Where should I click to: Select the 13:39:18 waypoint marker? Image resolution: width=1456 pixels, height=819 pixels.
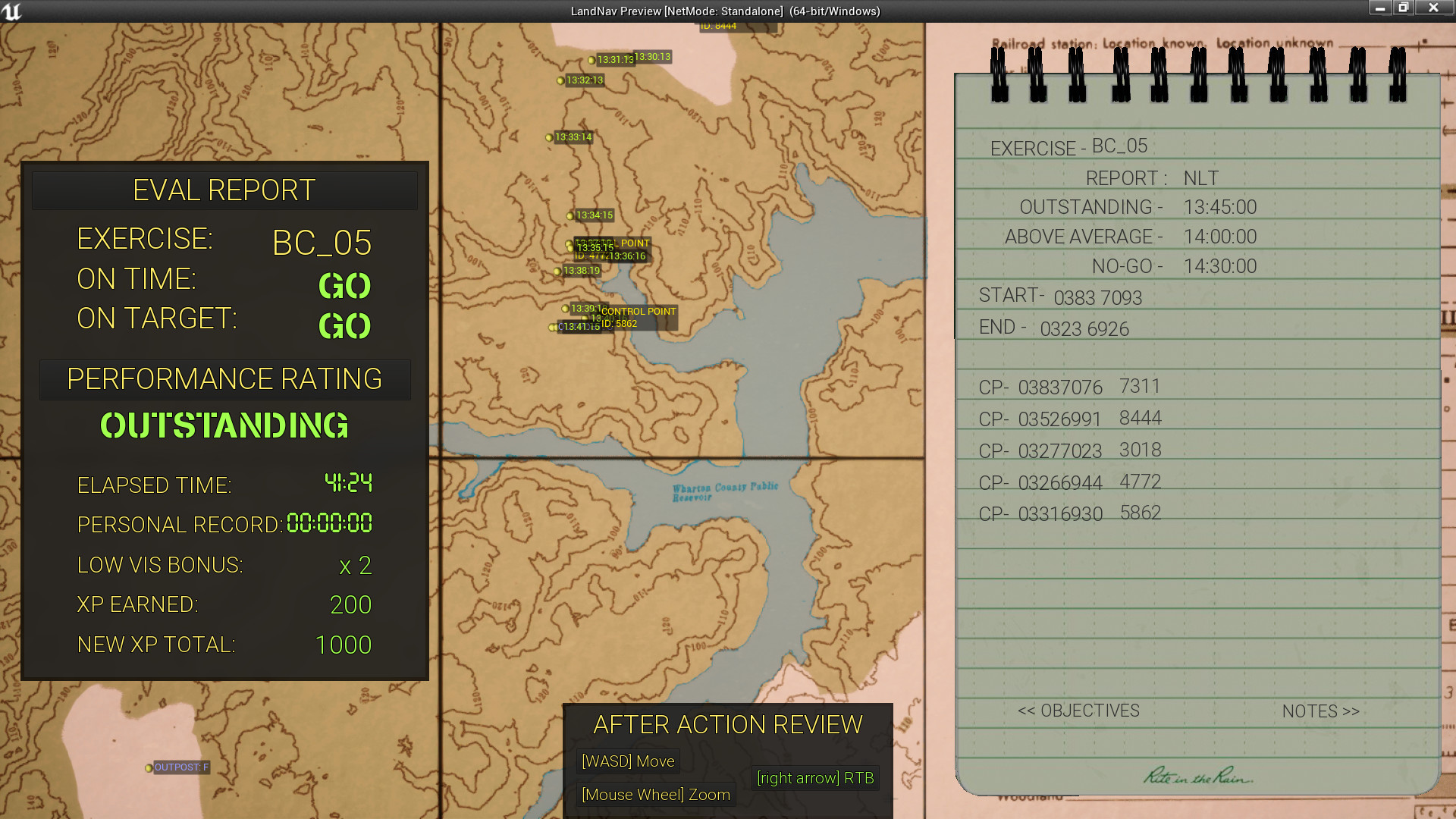click(565, 309)
